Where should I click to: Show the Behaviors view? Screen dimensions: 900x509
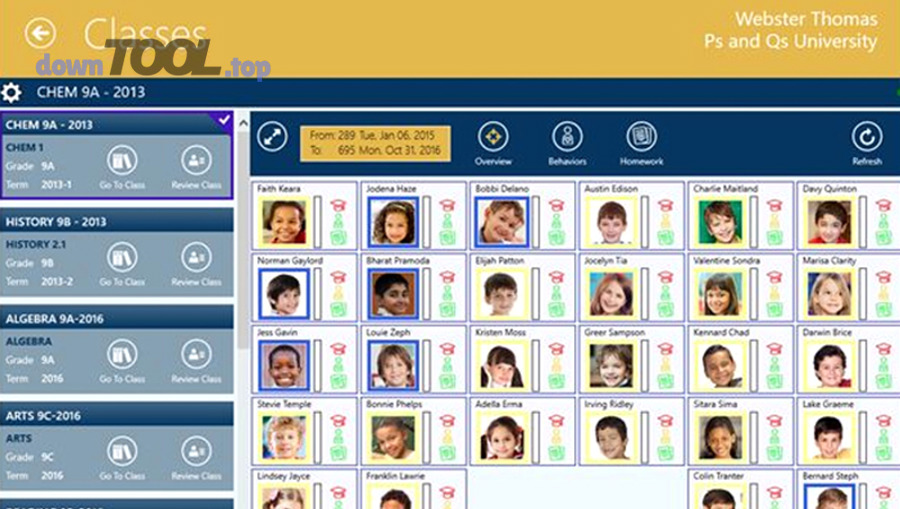point(567,139)
